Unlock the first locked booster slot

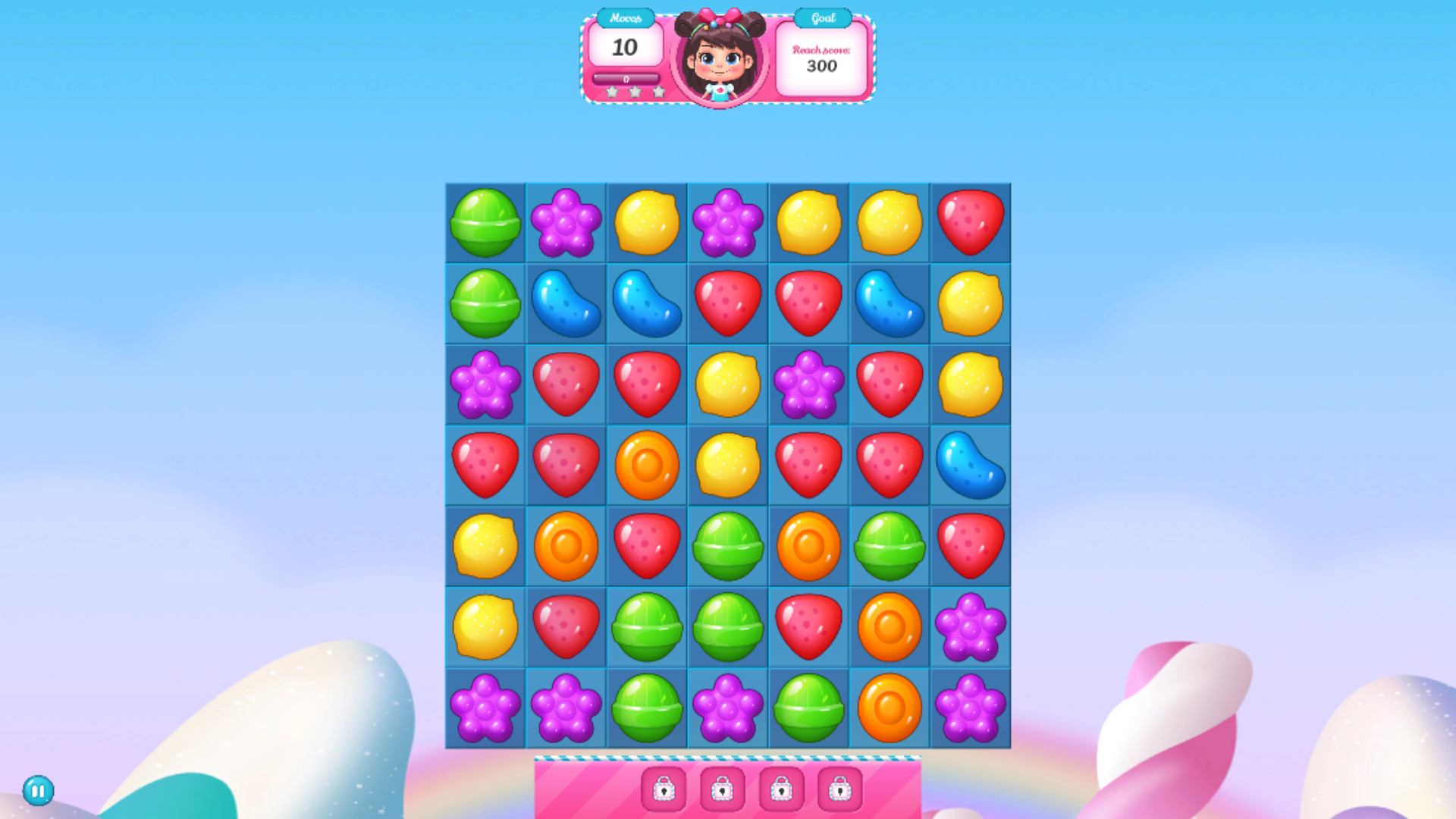coord(663,789)
